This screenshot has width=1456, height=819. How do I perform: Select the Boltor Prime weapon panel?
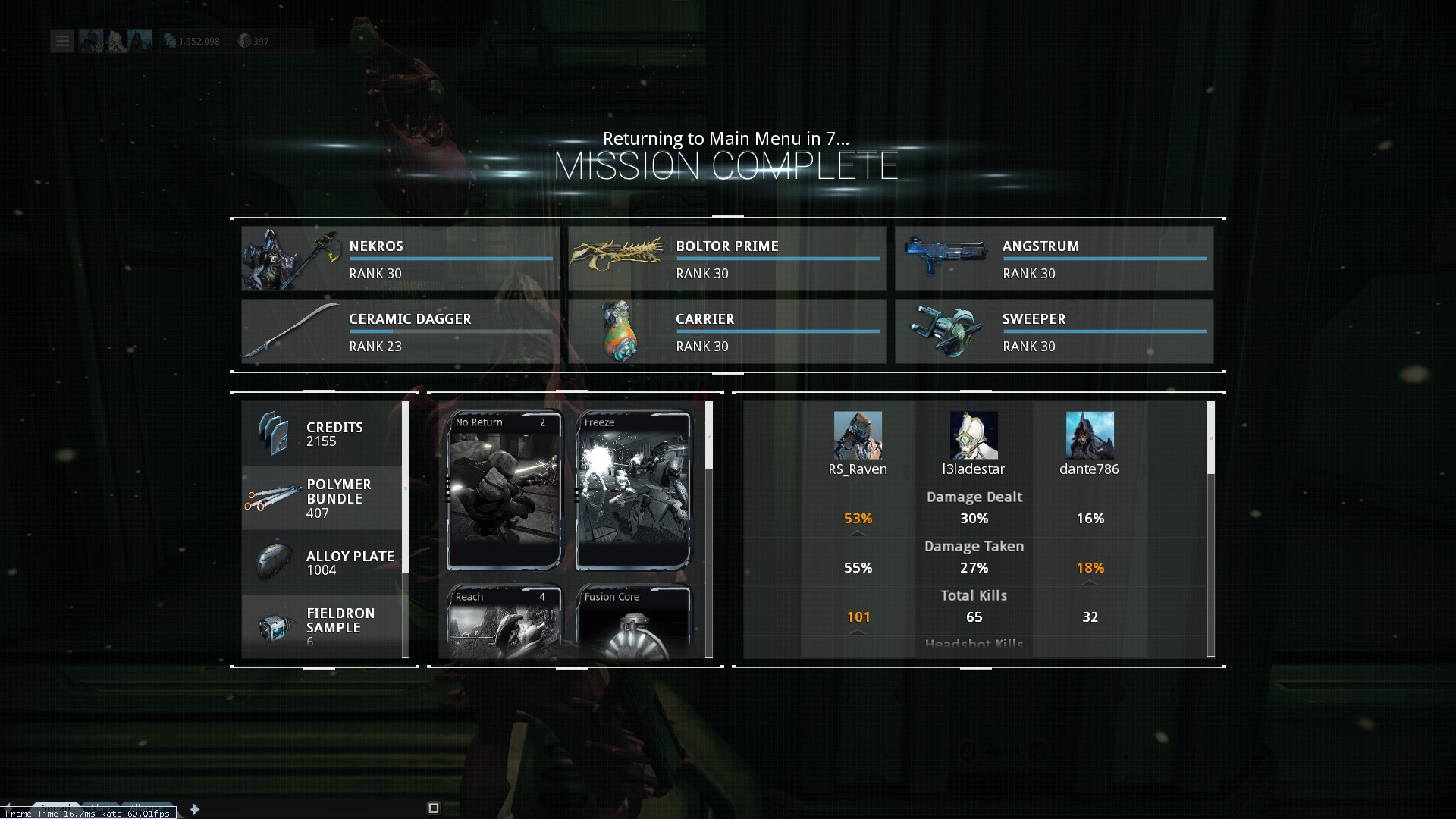point(726,259)
